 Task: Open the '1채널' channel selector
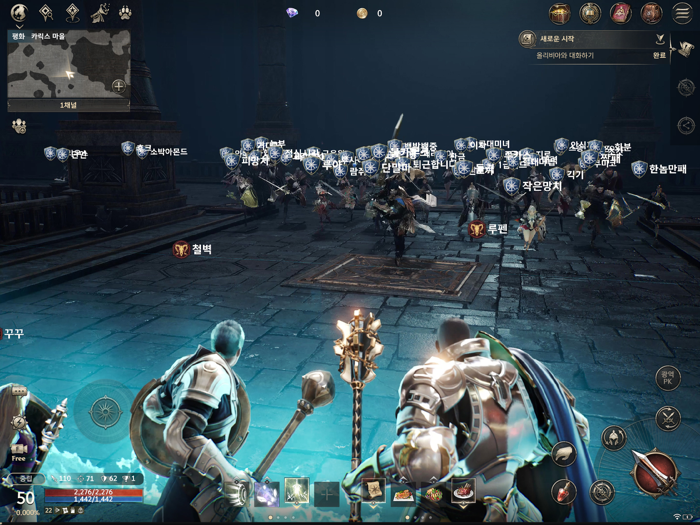68,104
